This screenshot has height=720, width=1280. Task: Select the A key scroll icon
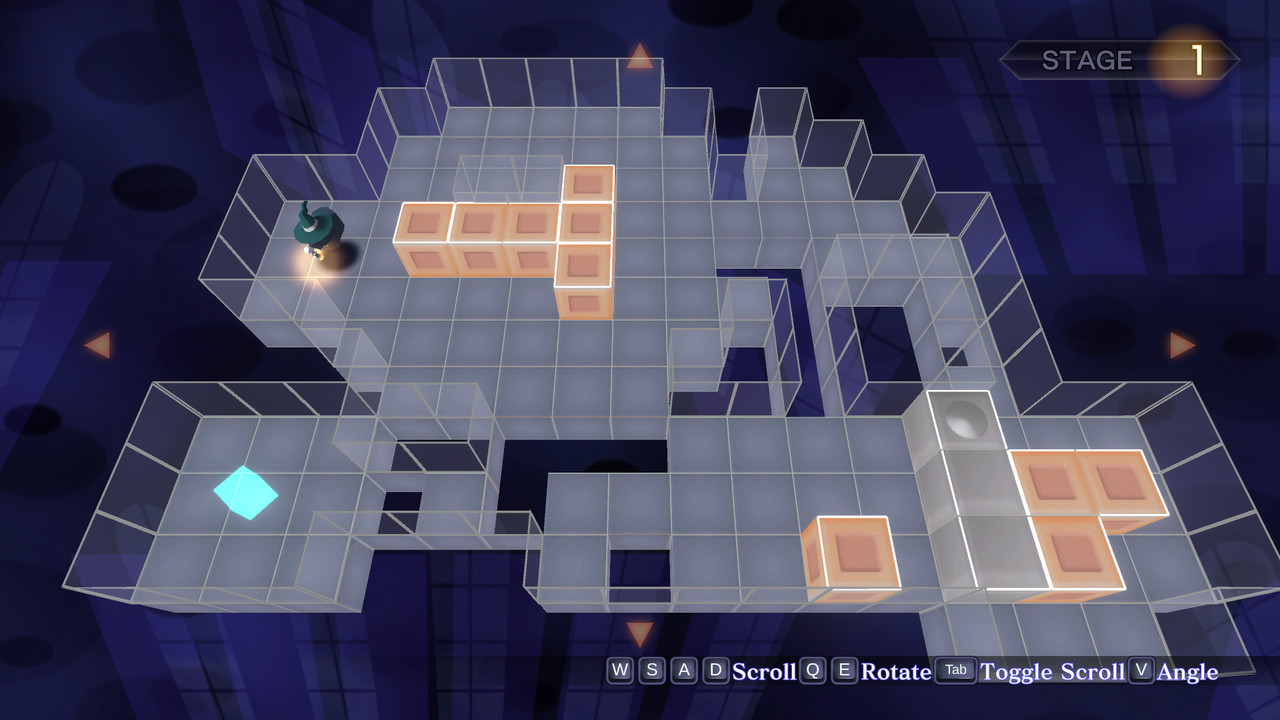click(x=683, y=671)
